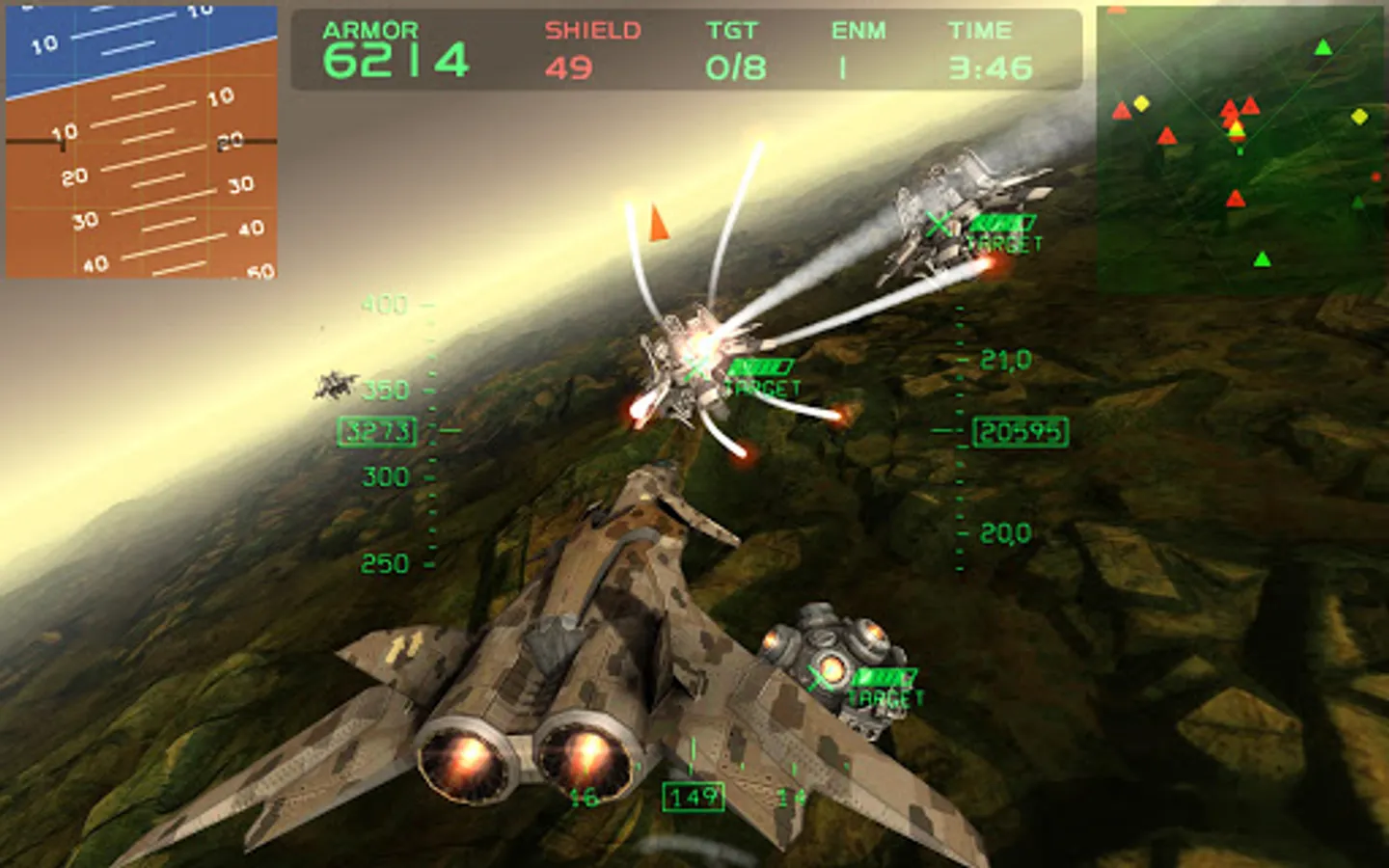Select the yellow diamond blip on radar
This screenshot has height=868, width=1389.
[1143, 101]
